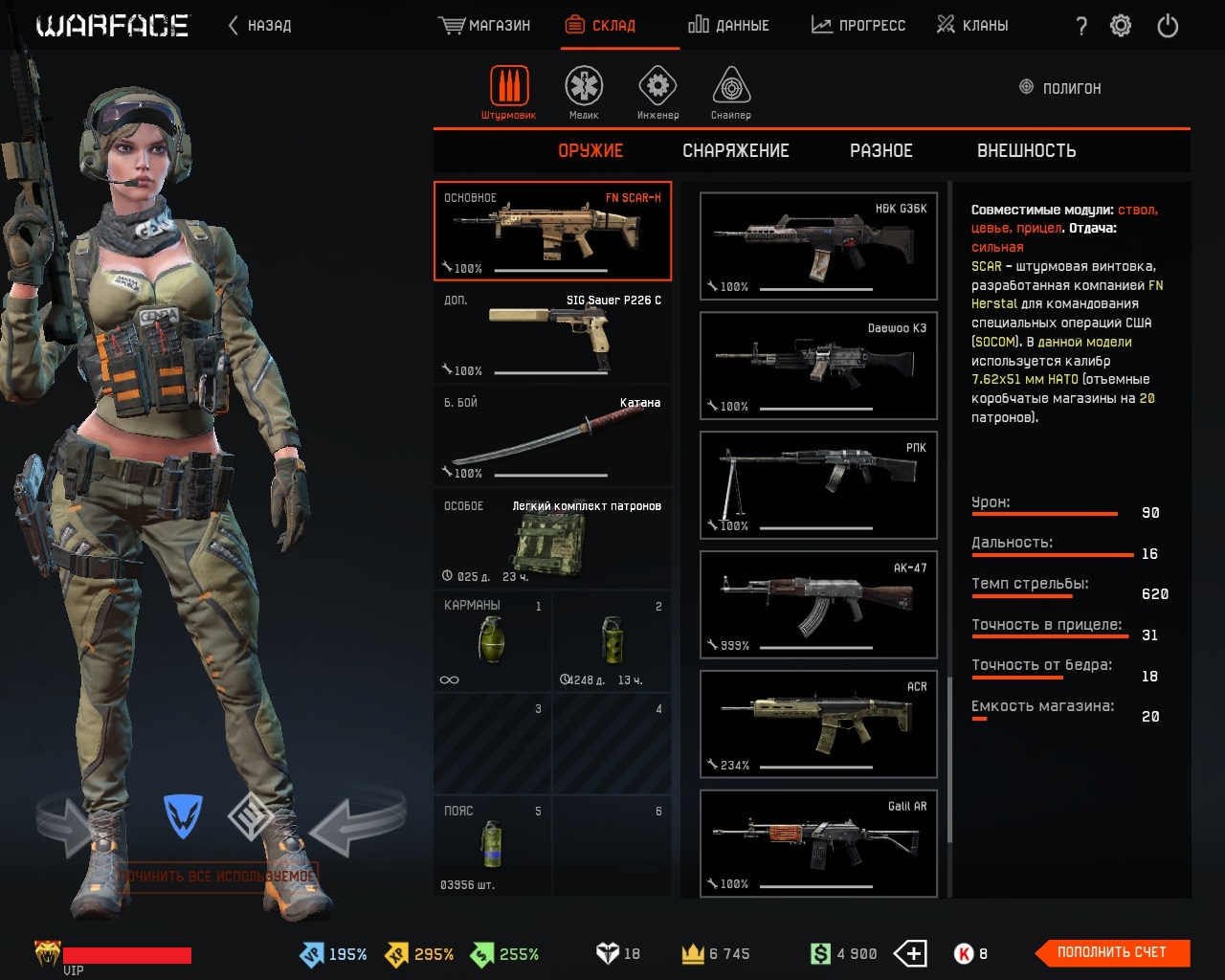
Task: Show the ВНЕШНОСТЬ appearance tab
Action: (1026, 151)
